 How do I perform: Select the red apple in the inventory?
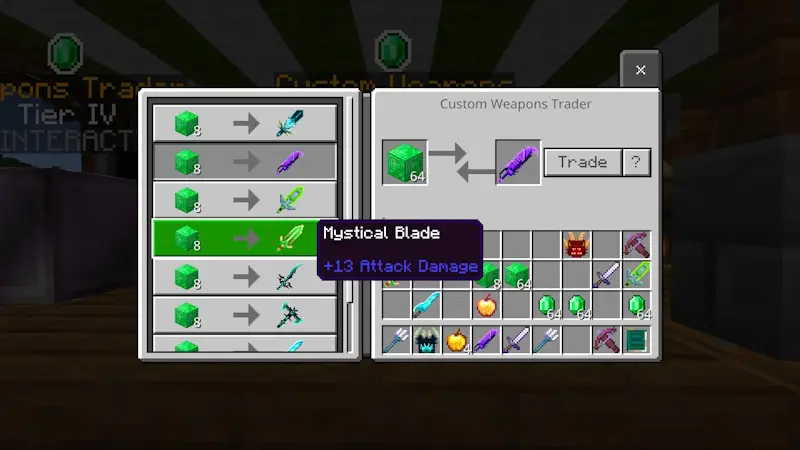486,305
